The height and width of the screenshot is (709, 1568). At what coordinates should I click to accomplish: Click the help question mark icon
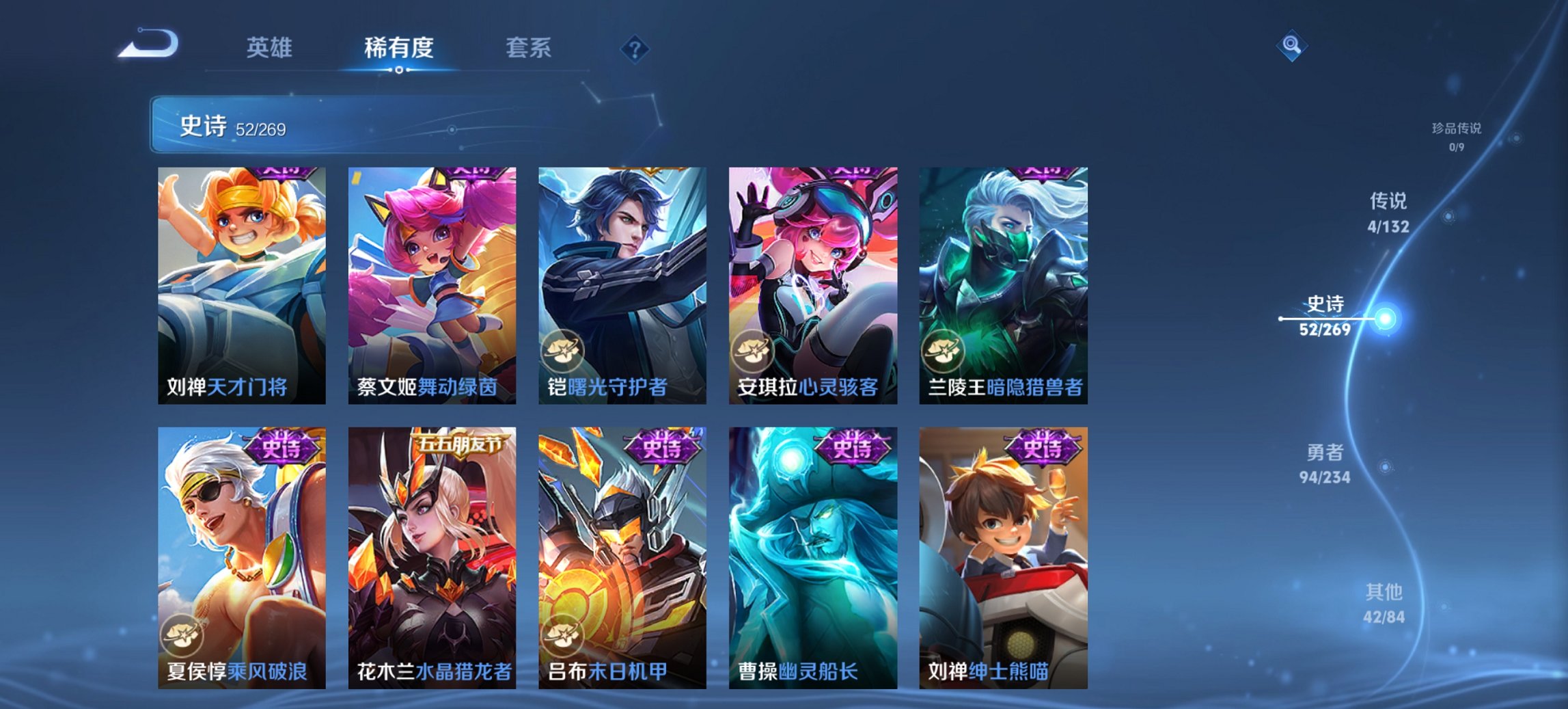coord(635,50)
